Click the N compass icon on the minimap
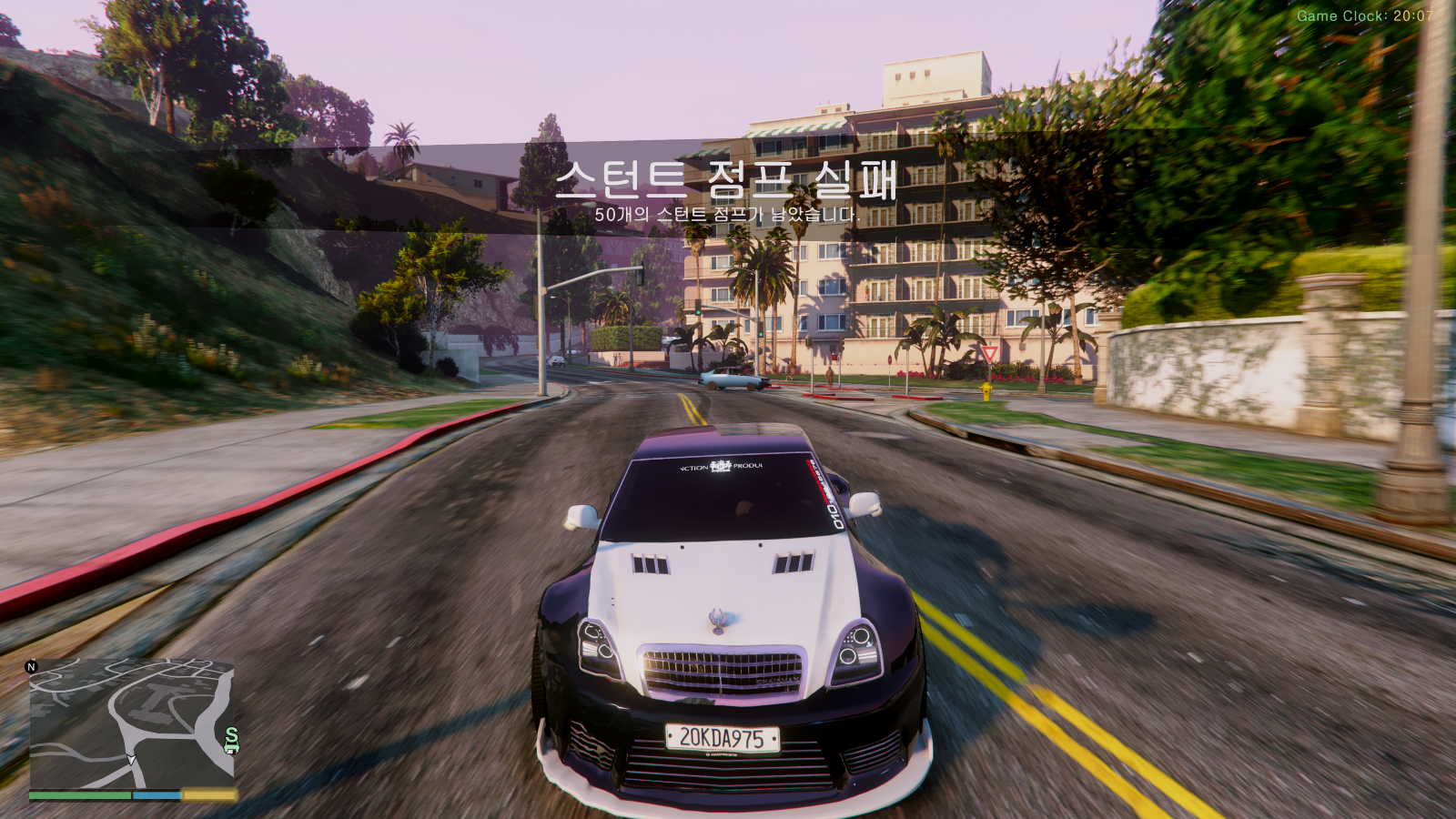Viewport: 1456px width, 819px height. click(31, 667)
